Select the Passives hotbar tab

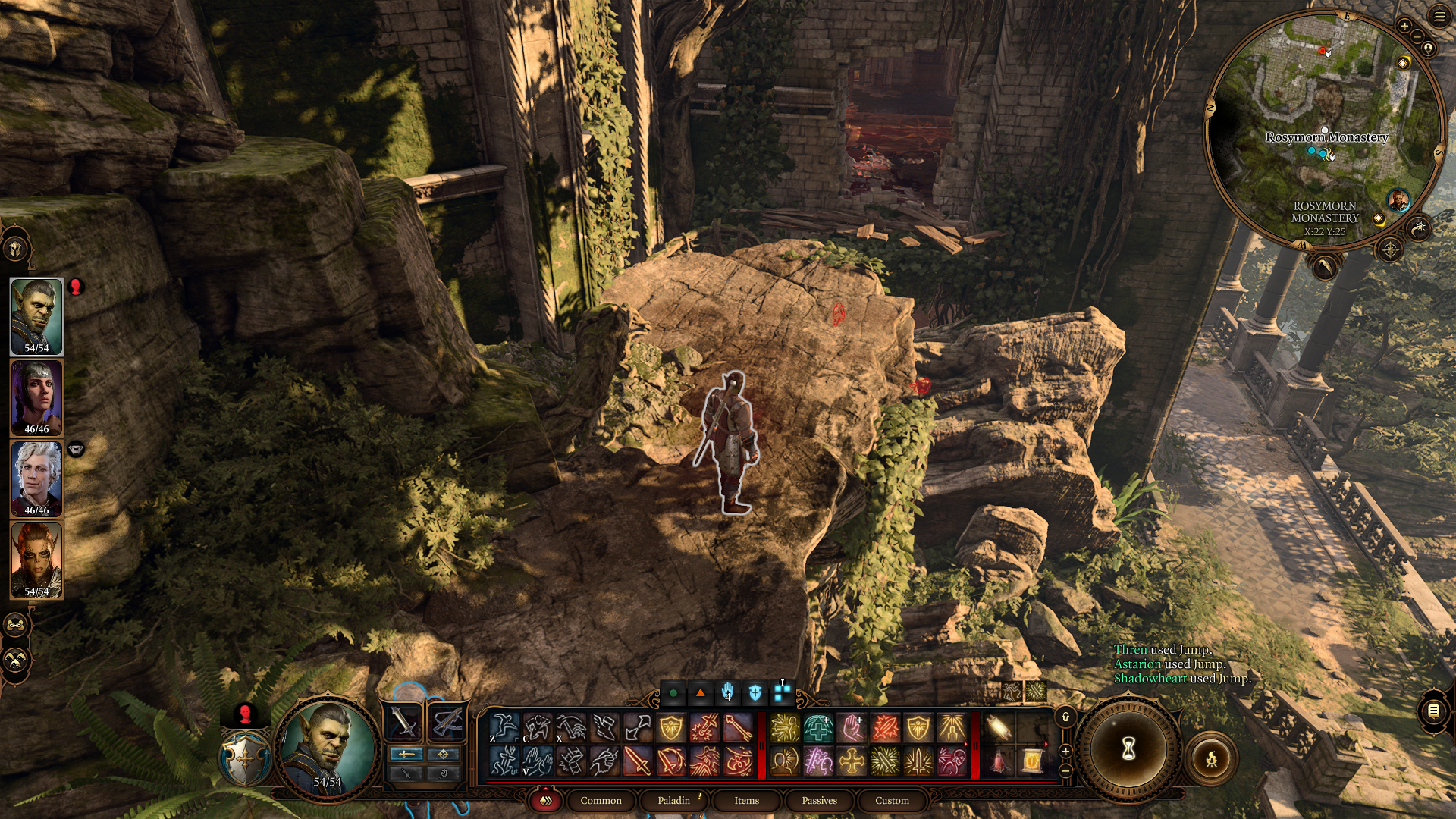[x=819, y=800]
